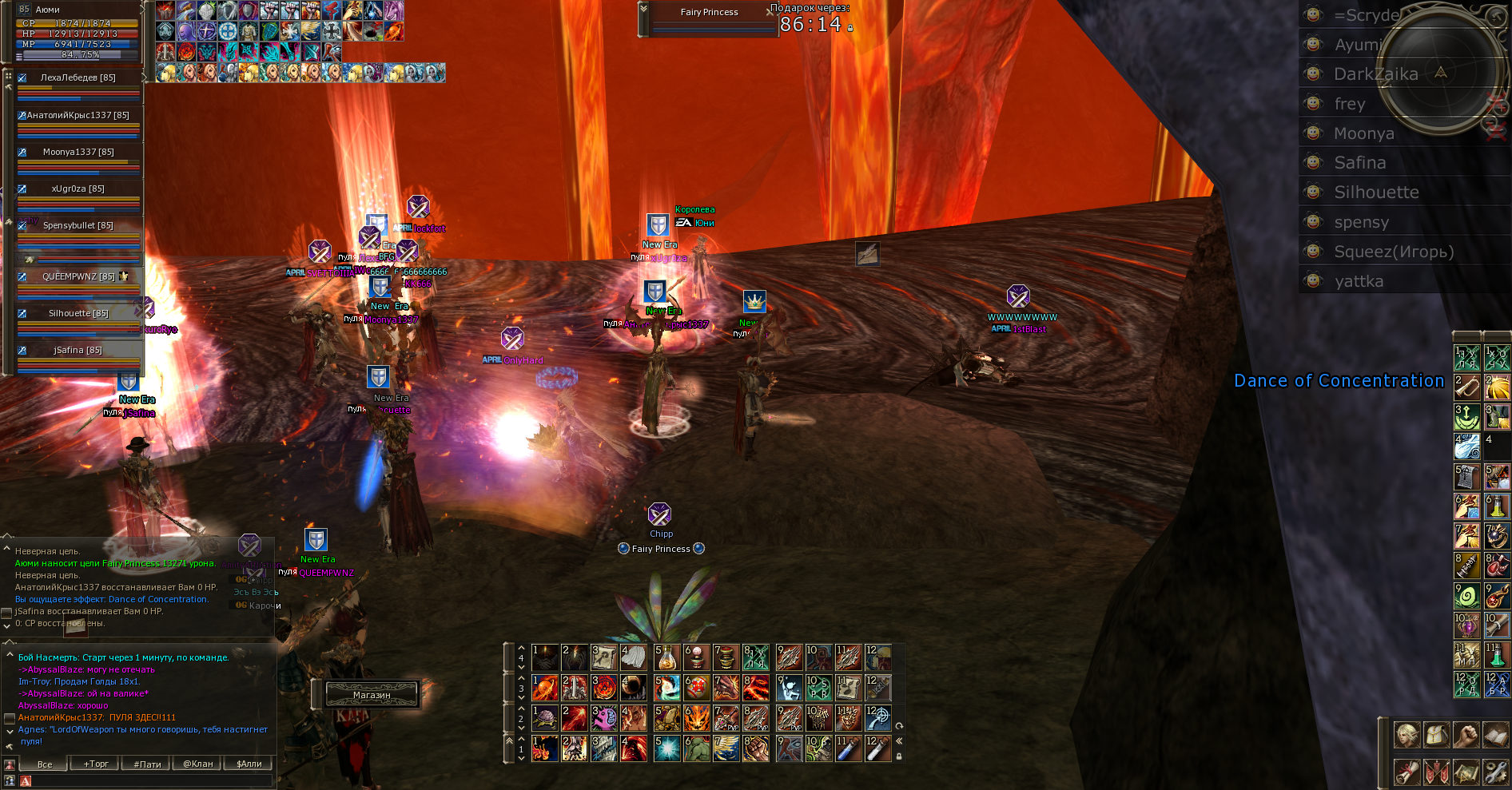Open the system menu wrench icon
1512x790 pixels.
tap(1494, 772)
